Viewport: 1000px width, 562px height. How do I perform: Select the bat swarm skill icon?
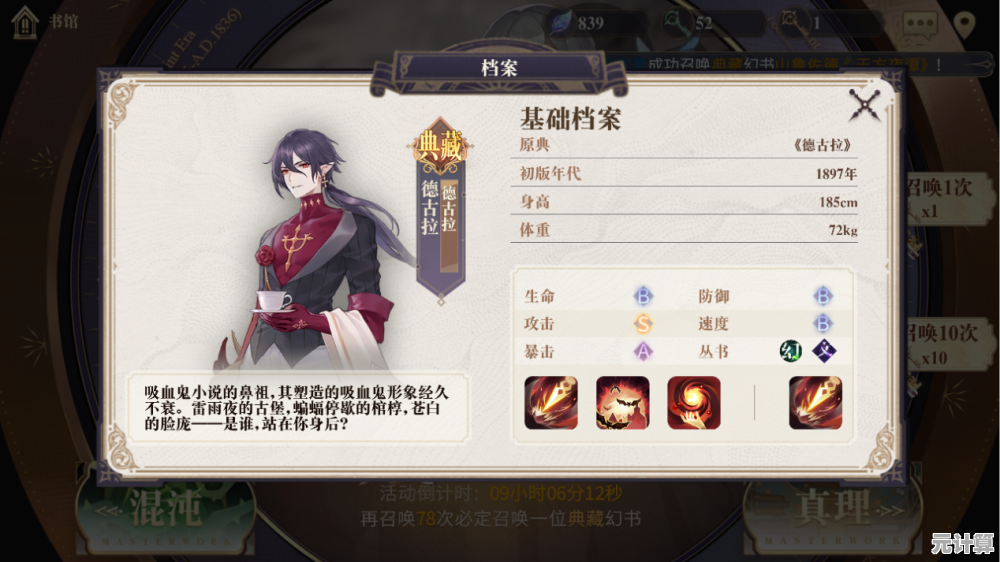(622, 403)
